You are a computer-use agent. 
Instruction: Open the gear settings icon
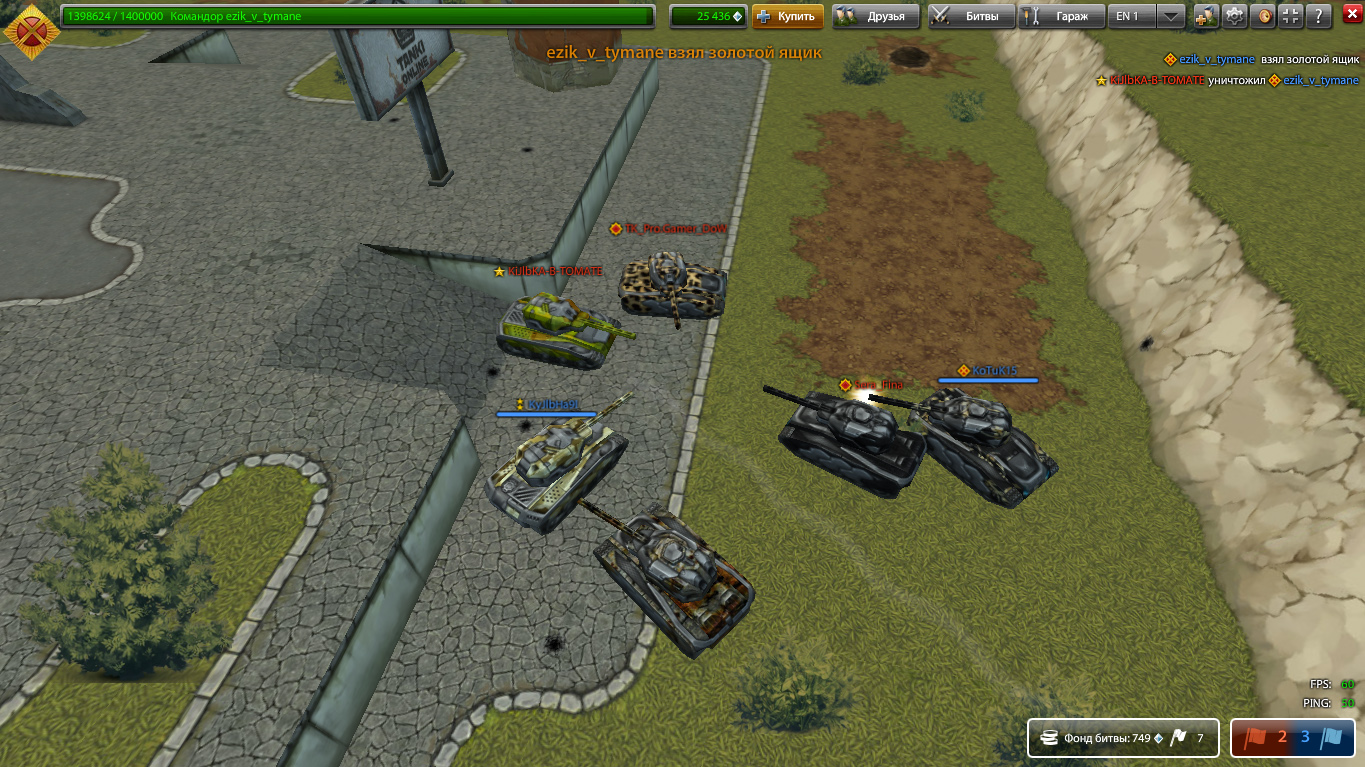[1235, 16]
